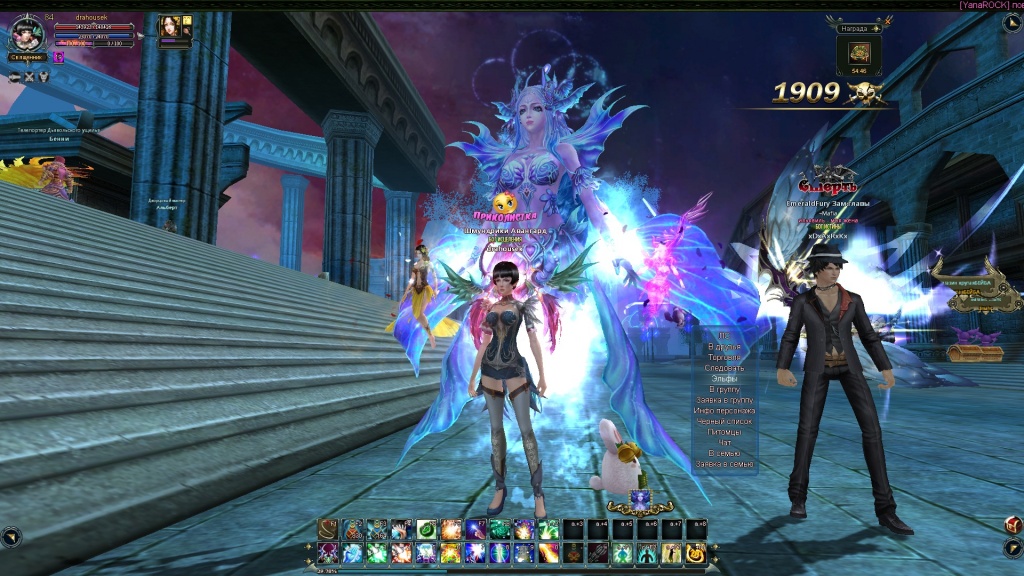Open "Инфо персонажа" from the context menu
Image resolution: width=1024 pixels, height=576 pixels.
[725, 411]
